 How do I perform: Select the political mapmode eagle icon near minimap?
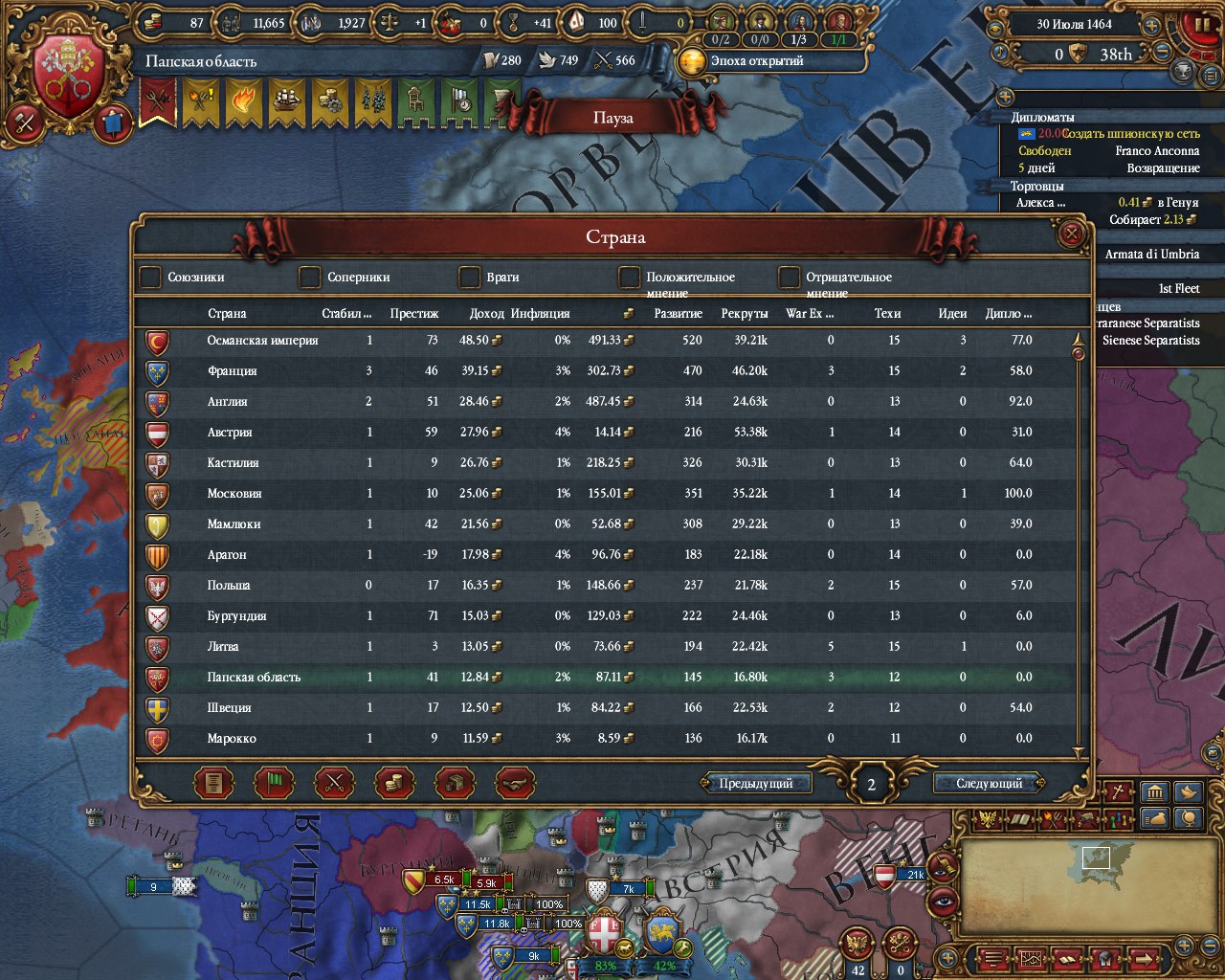click(988, 818)
